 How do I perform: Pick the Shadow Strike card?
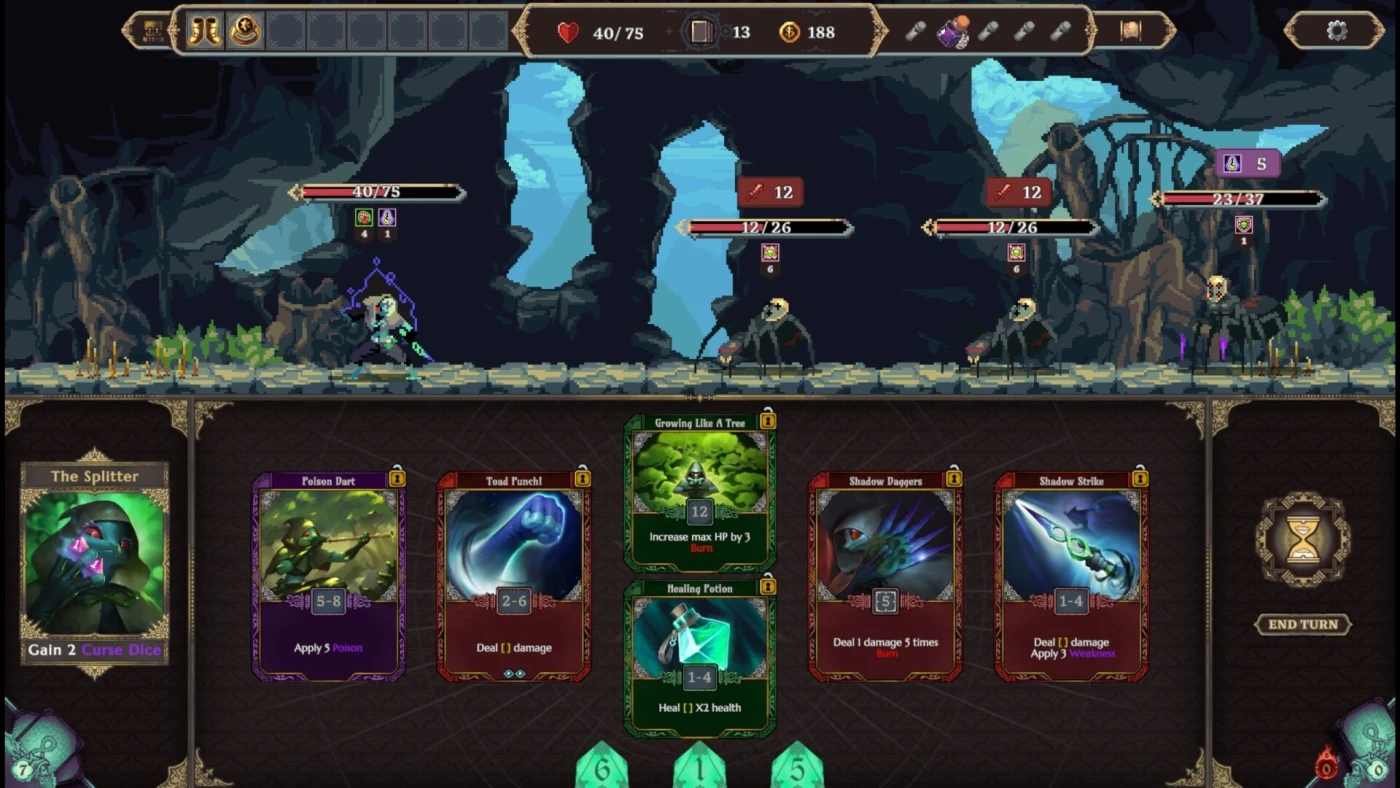coord(1071,576)
